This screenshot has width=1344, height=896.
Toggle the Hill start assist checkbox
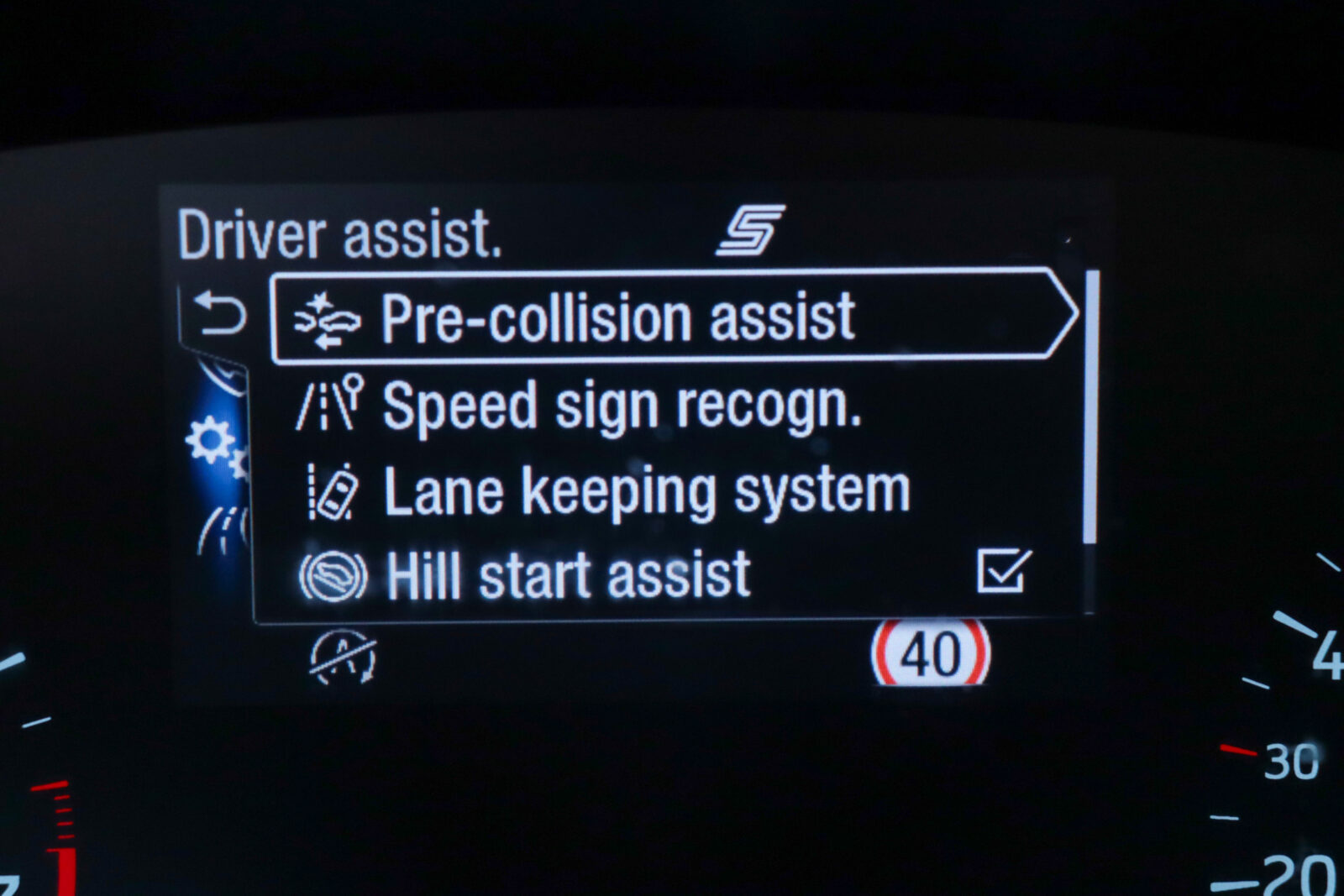click(1003, 572)
